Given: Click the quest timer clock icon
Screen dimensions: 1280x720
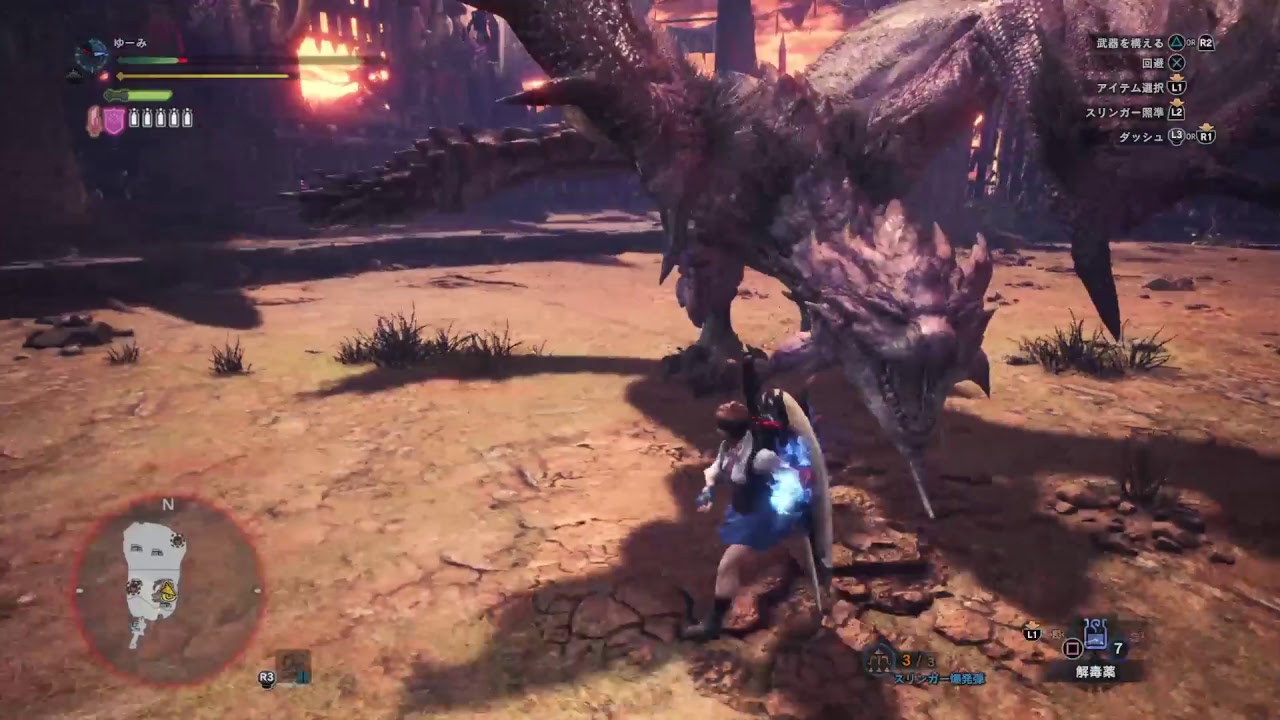Looking at the screenshot, I should tap(92, 56).
